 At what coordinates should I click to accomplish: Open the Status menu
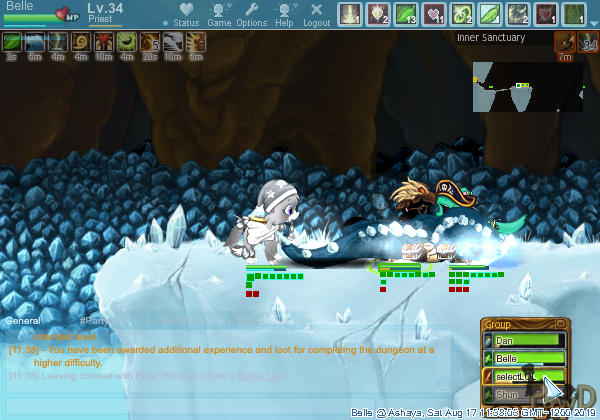click(x=185, y=14)
